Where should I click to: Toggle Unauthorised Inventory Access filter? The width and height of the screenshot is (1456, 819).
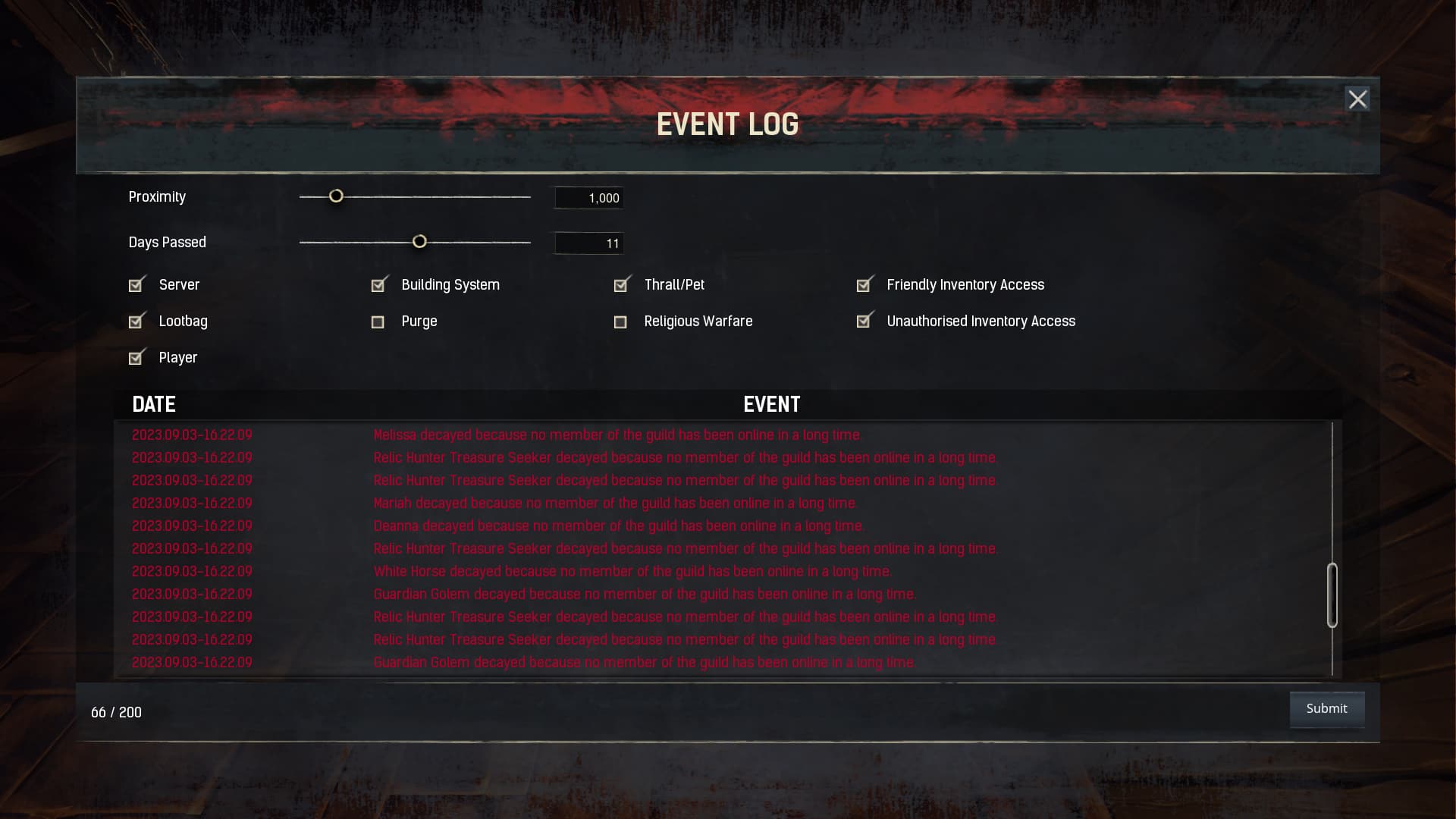(x=864, y=321)
